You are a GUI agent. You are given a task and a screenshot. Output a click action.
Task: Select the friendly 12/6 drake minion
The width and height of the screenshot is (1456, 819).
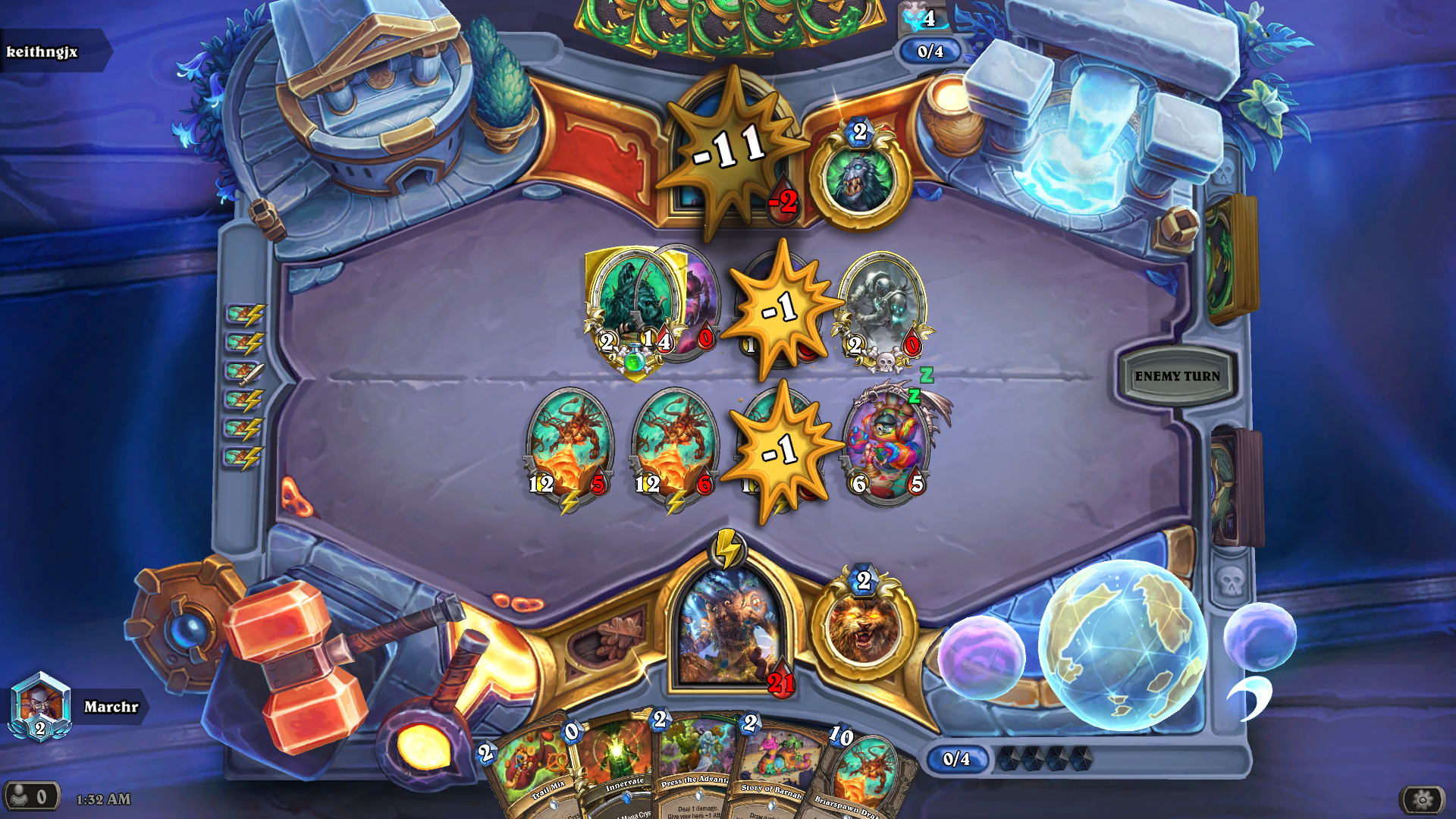click(x=675, y=444)
